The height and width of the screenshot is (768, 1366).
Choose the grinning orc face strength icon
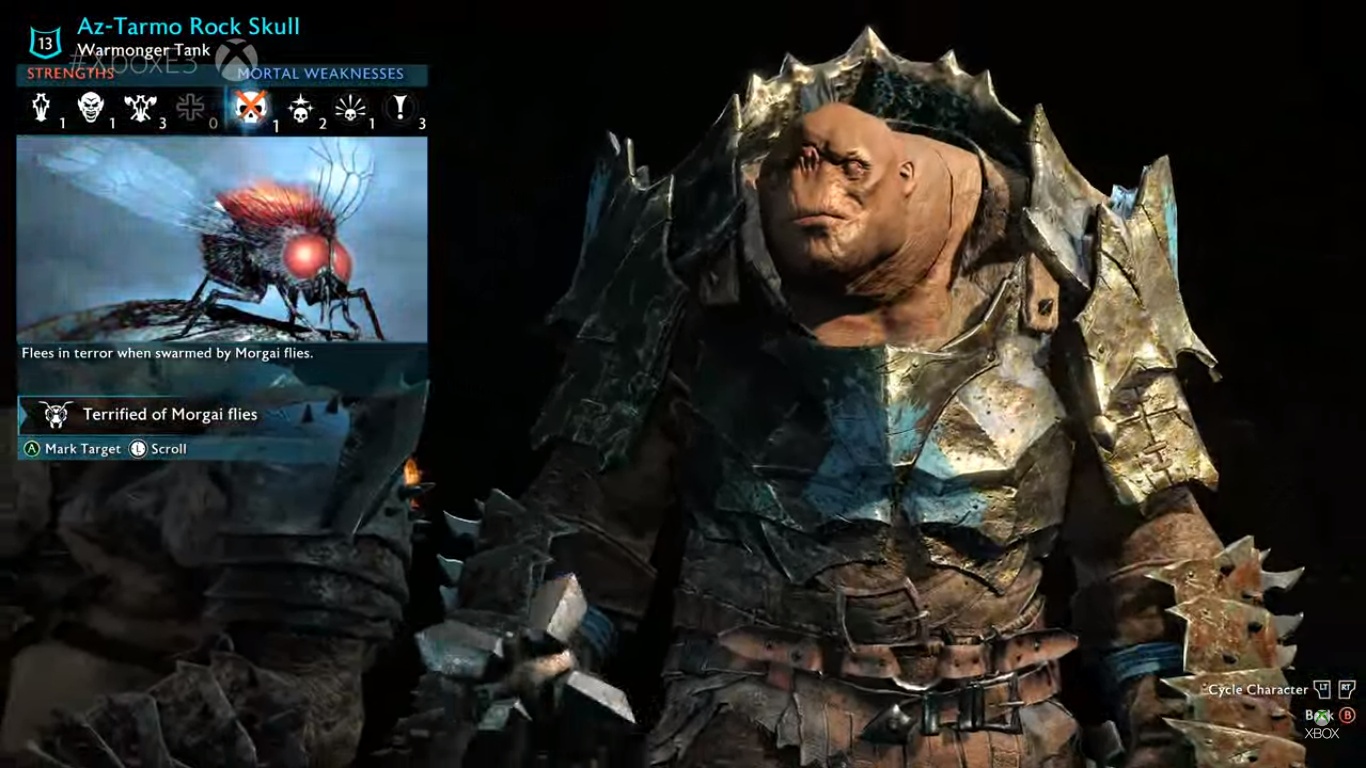tap(91, 107)
